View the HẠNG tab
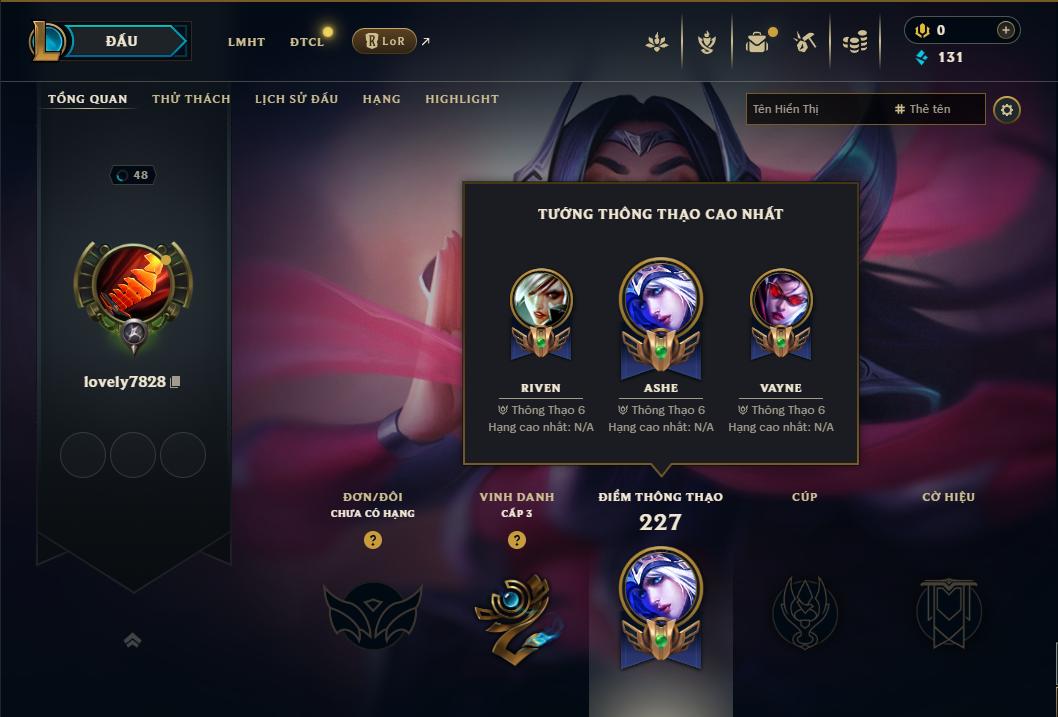The image size is (1058, 717). [x=381, y=99]
